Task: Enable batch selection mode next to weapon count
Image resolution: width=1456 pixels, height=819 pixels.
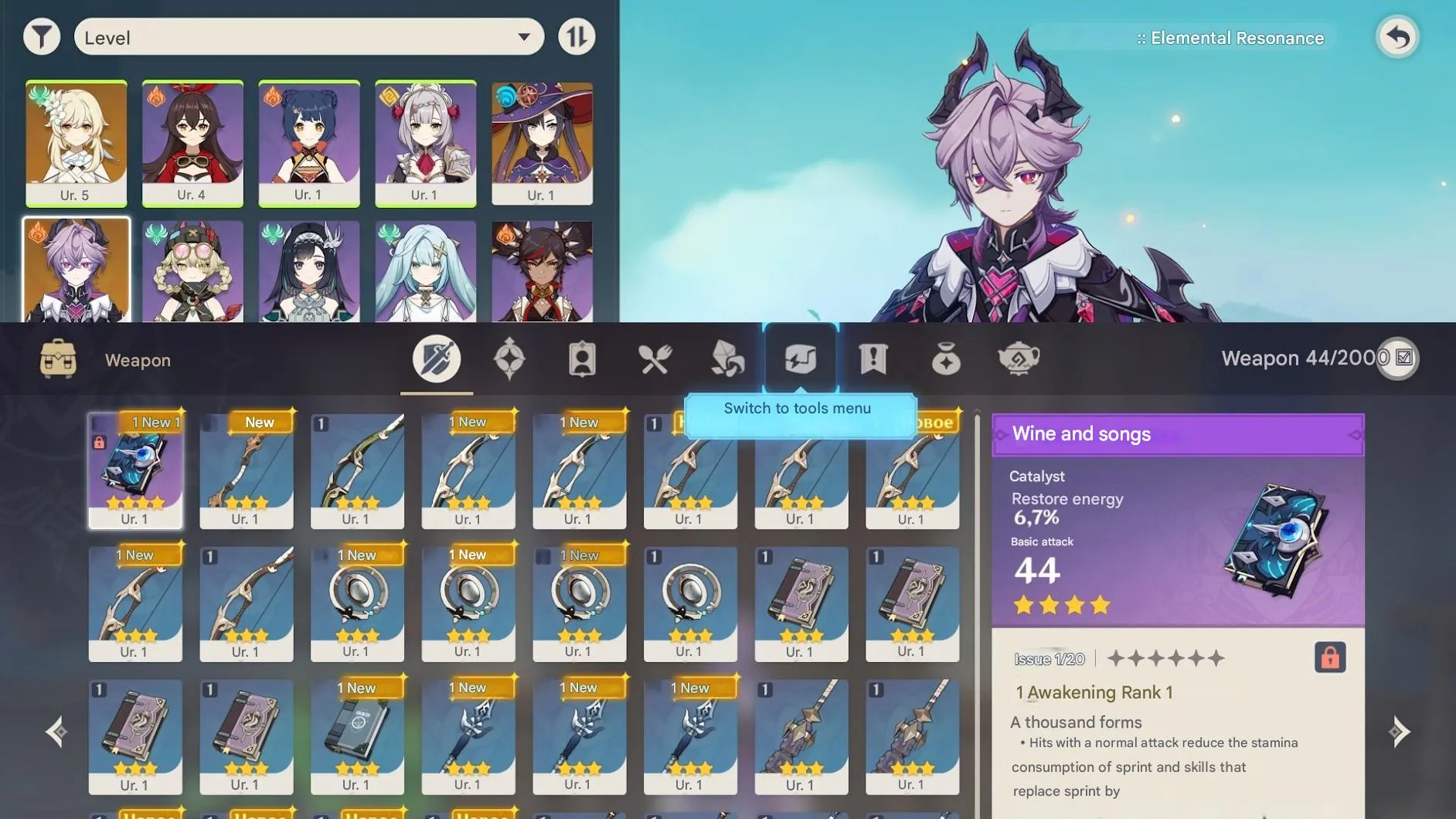Action: [x=1400, y=358]
